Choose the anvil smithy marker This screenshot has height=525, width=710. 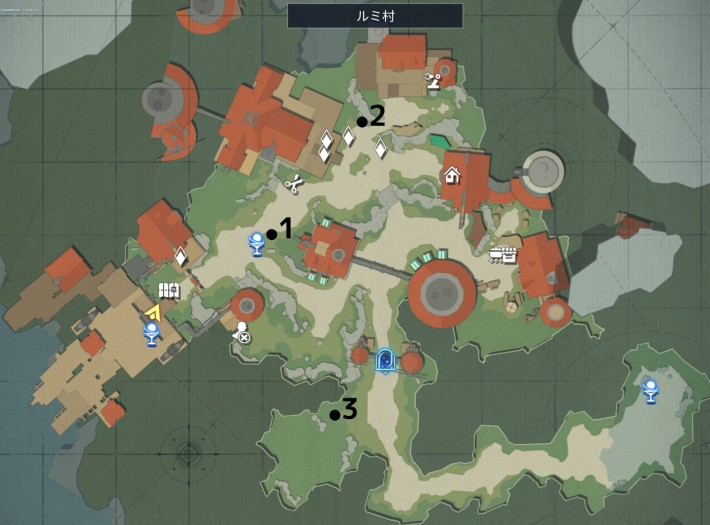point(433,81)
